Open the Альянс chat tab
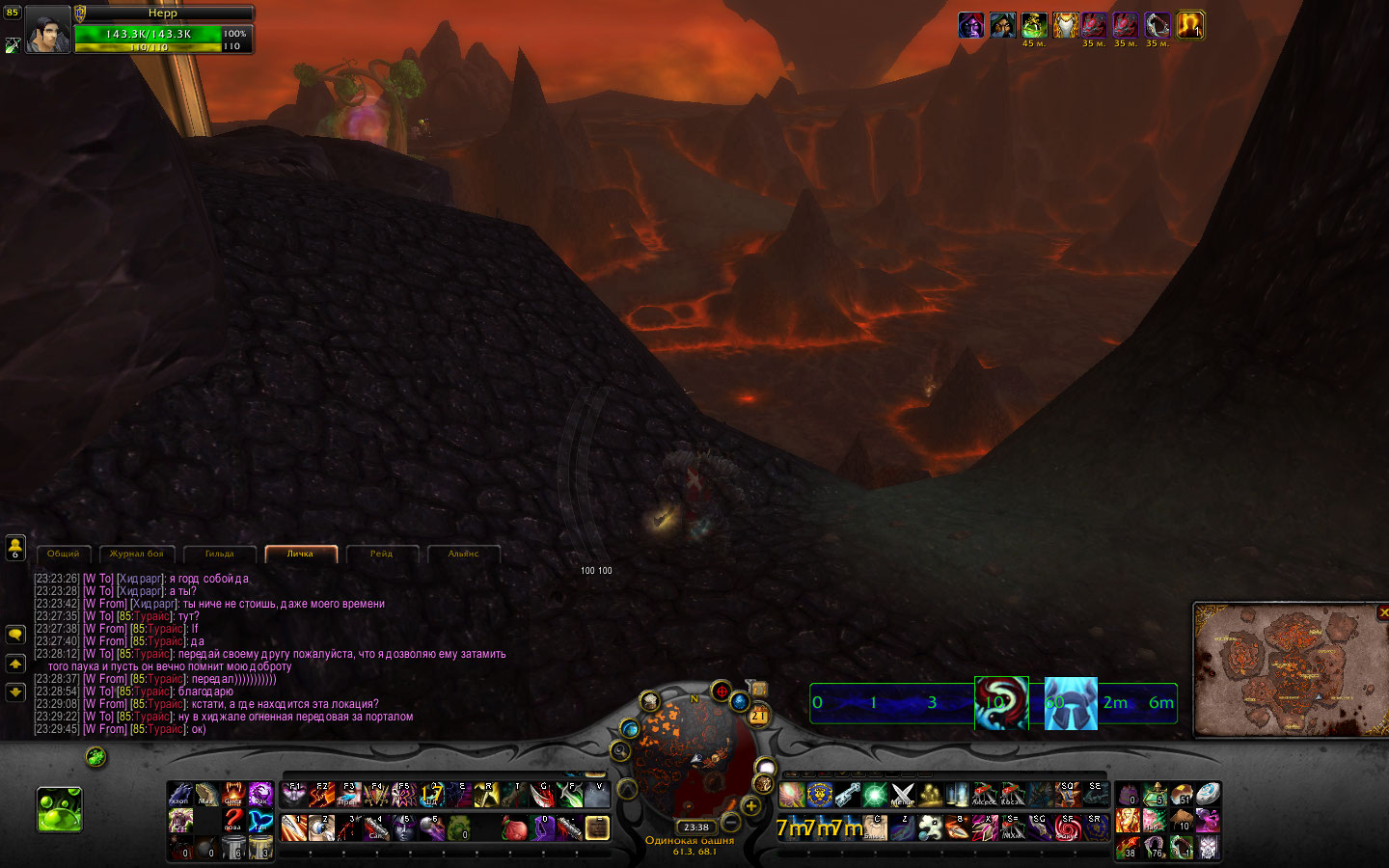Screen dimensions: 1389x868 [x=463, y=554]
